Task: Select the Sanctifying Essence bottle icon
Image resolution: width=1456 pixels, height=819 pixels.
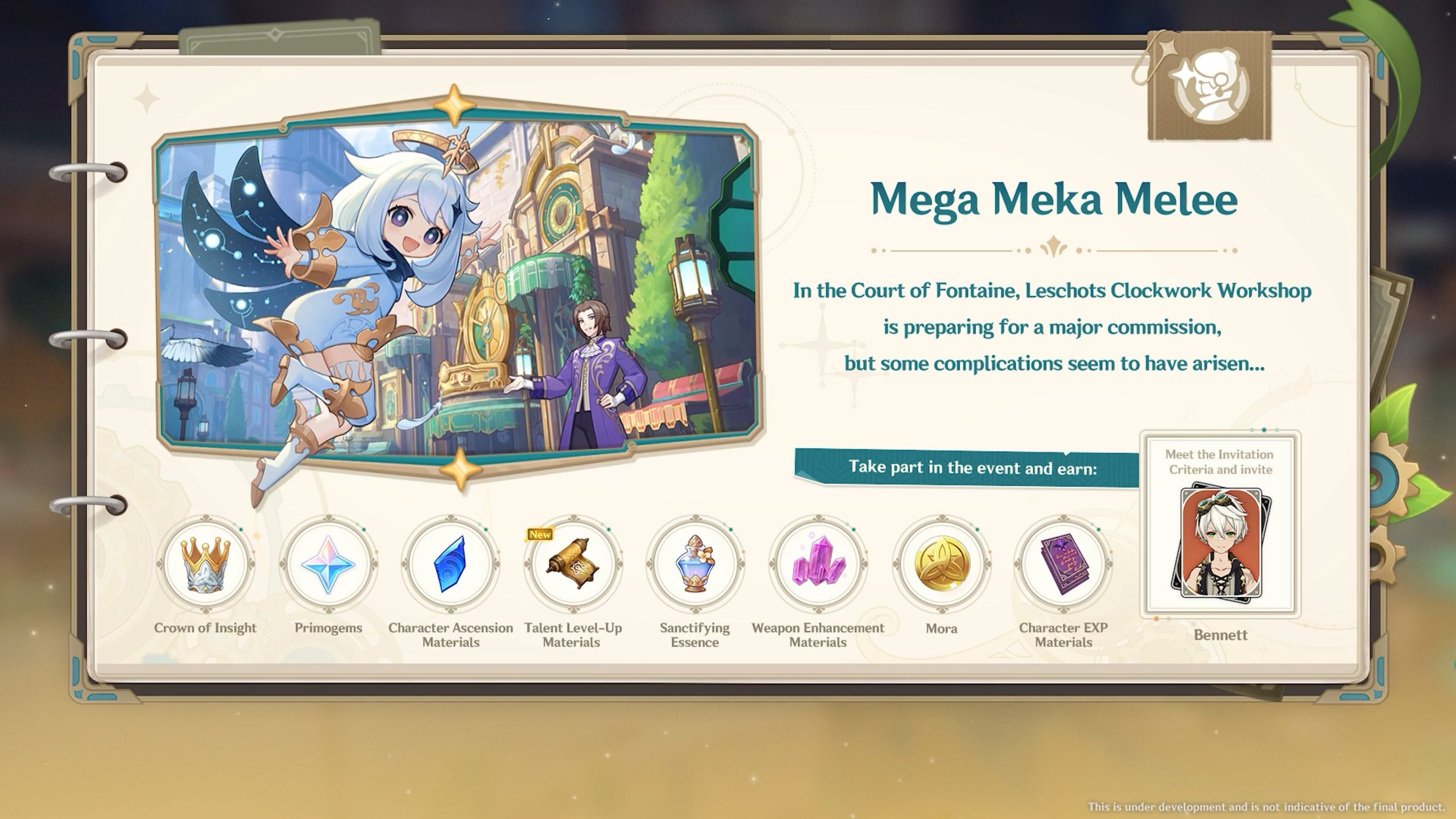Action: 694,564
